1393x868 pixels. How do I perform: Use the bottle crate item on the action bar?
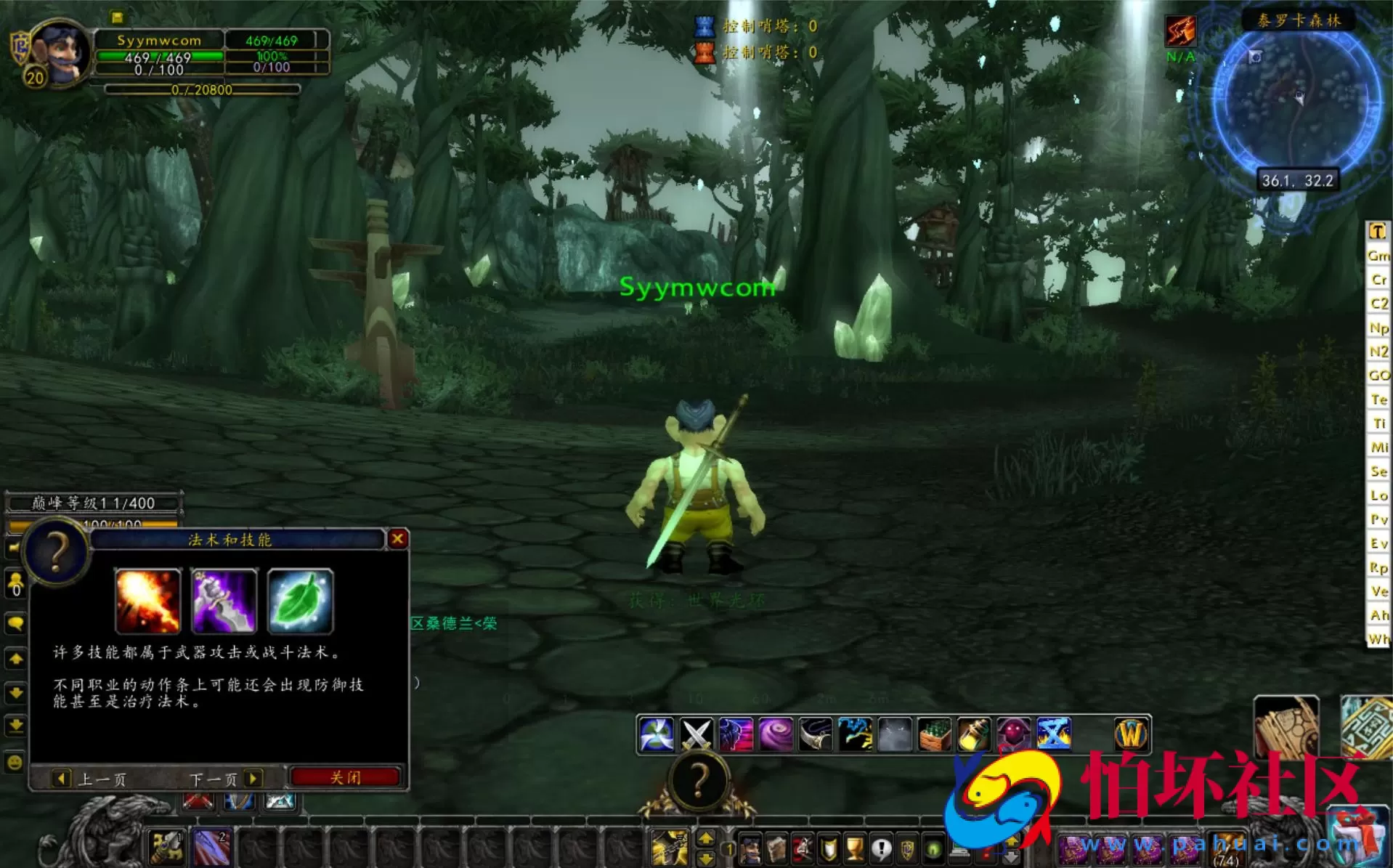pyautogui.click(x=933, y=735)
